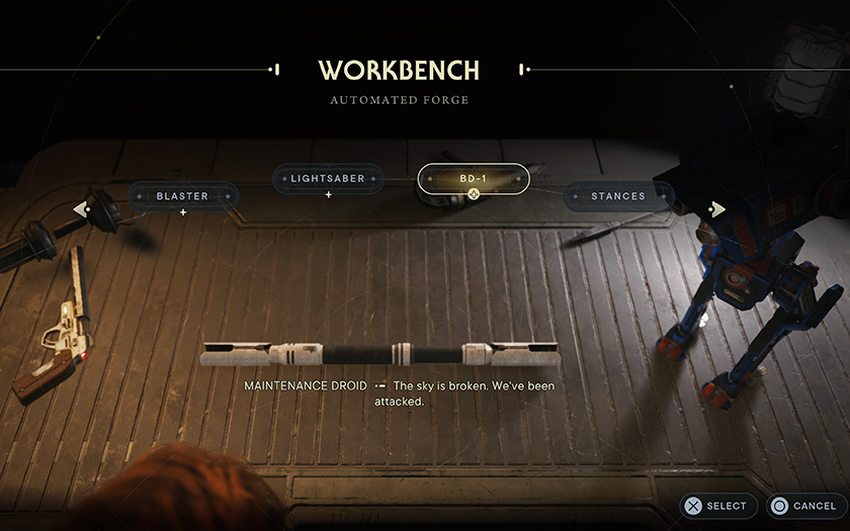Confirm with the Select button
Viewport: 850px width, 531px height.
click(x=717, y=506)
